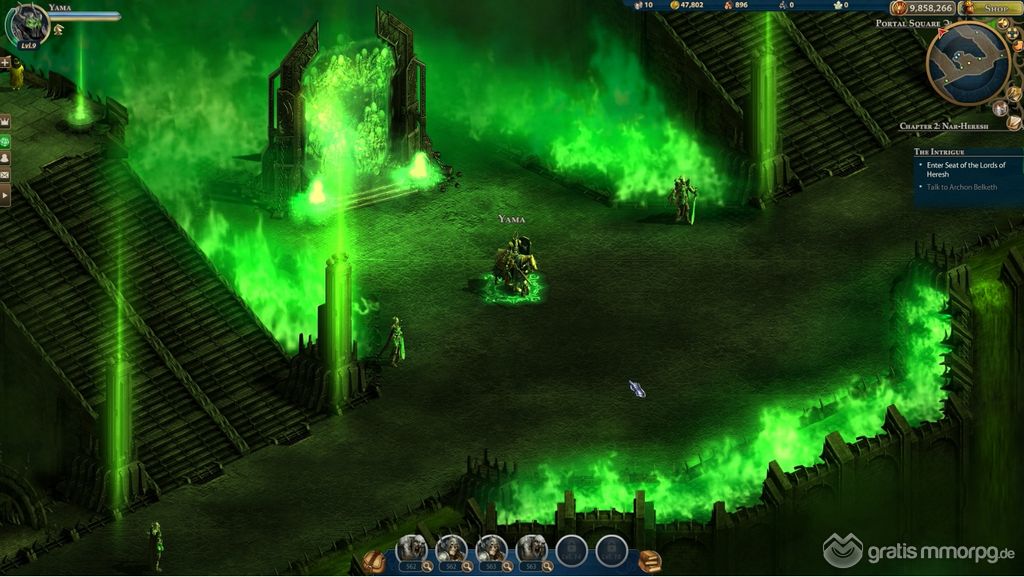Open the crown icon in left sidebar
This screenshot has width=1024, height=577.
[x=5, y=120]
